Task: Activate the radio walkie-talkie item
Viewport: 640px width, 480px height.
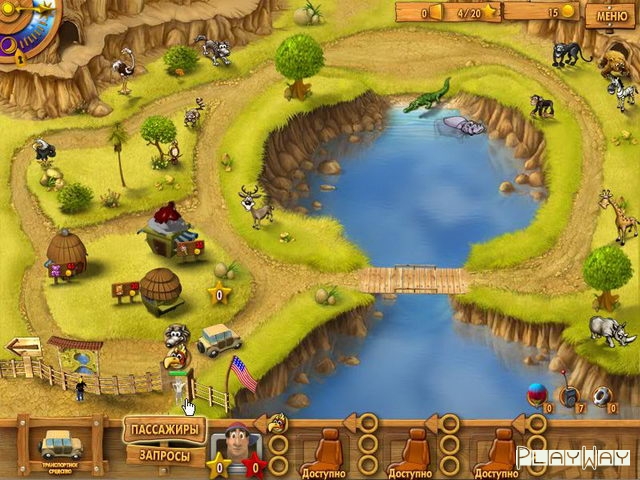Action: (x=570, y=394)
